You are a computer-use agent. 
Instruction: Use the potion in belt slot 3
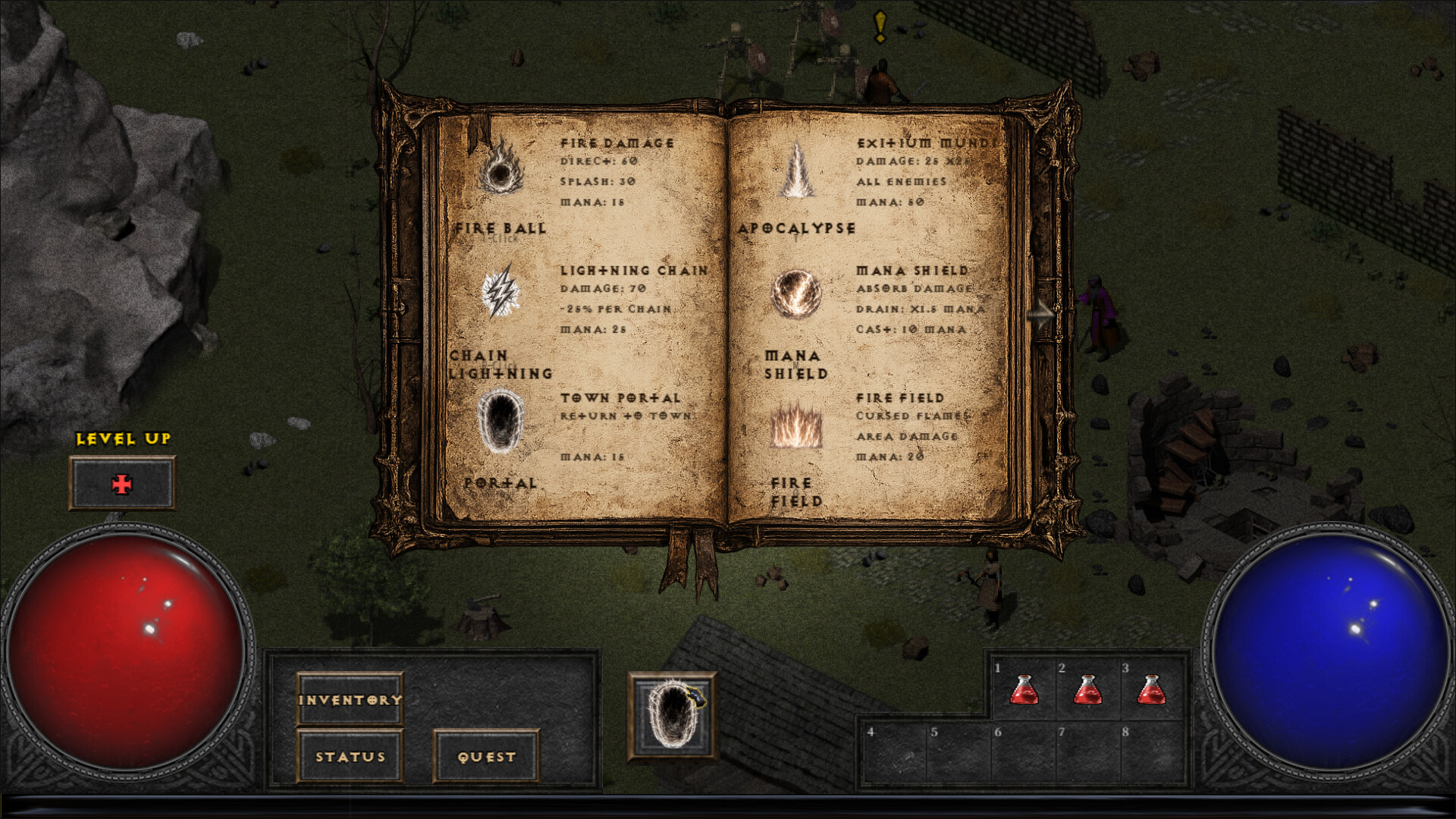(x=1151, y=690)
